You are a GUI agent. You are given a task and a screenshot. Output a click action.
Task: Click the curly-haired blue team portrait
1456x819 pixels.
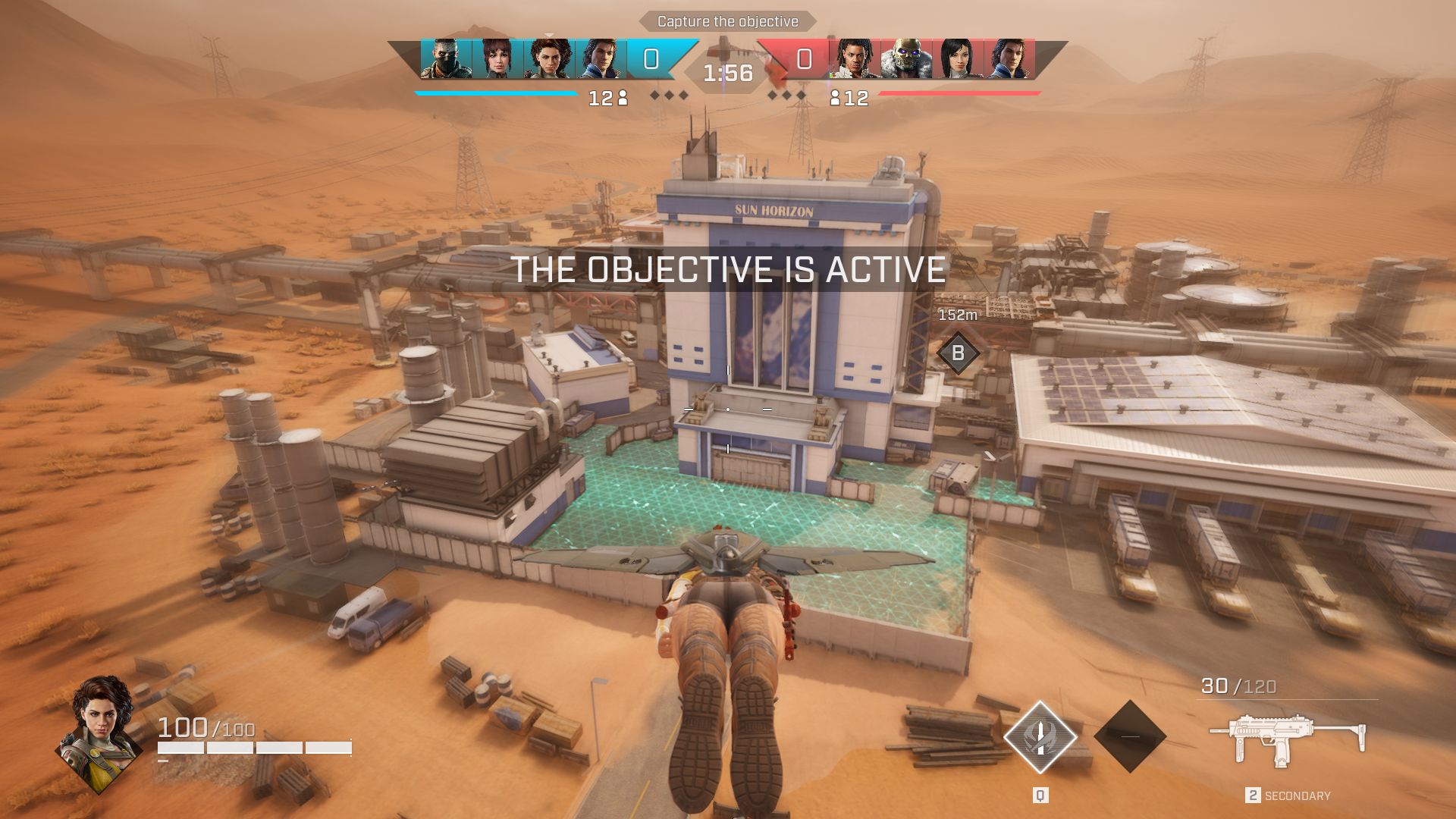(x=549, y=59)
